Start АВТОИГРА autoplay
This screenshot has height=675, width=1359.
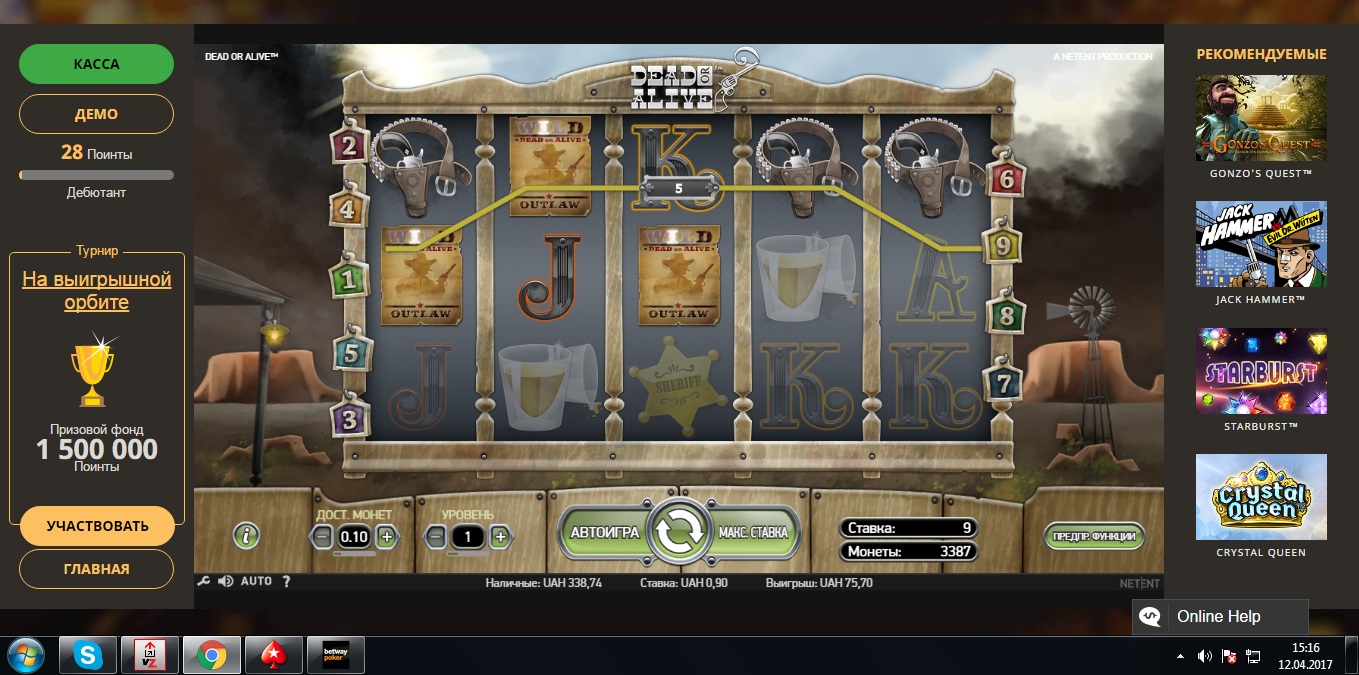click(604, 532)
